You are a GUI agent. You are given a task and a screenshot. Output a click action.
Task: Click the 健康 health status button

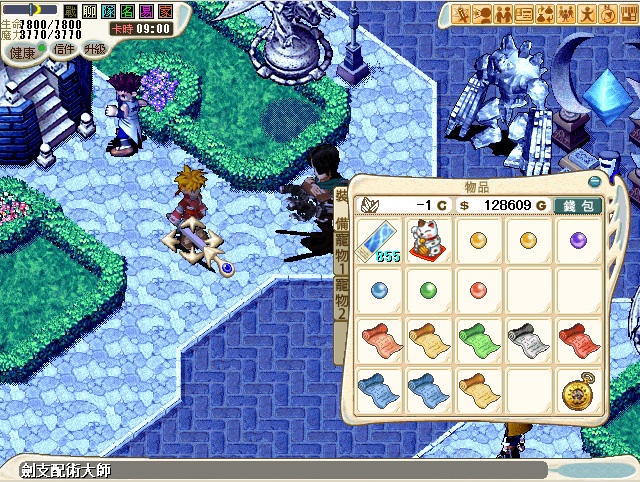(22, 49)
